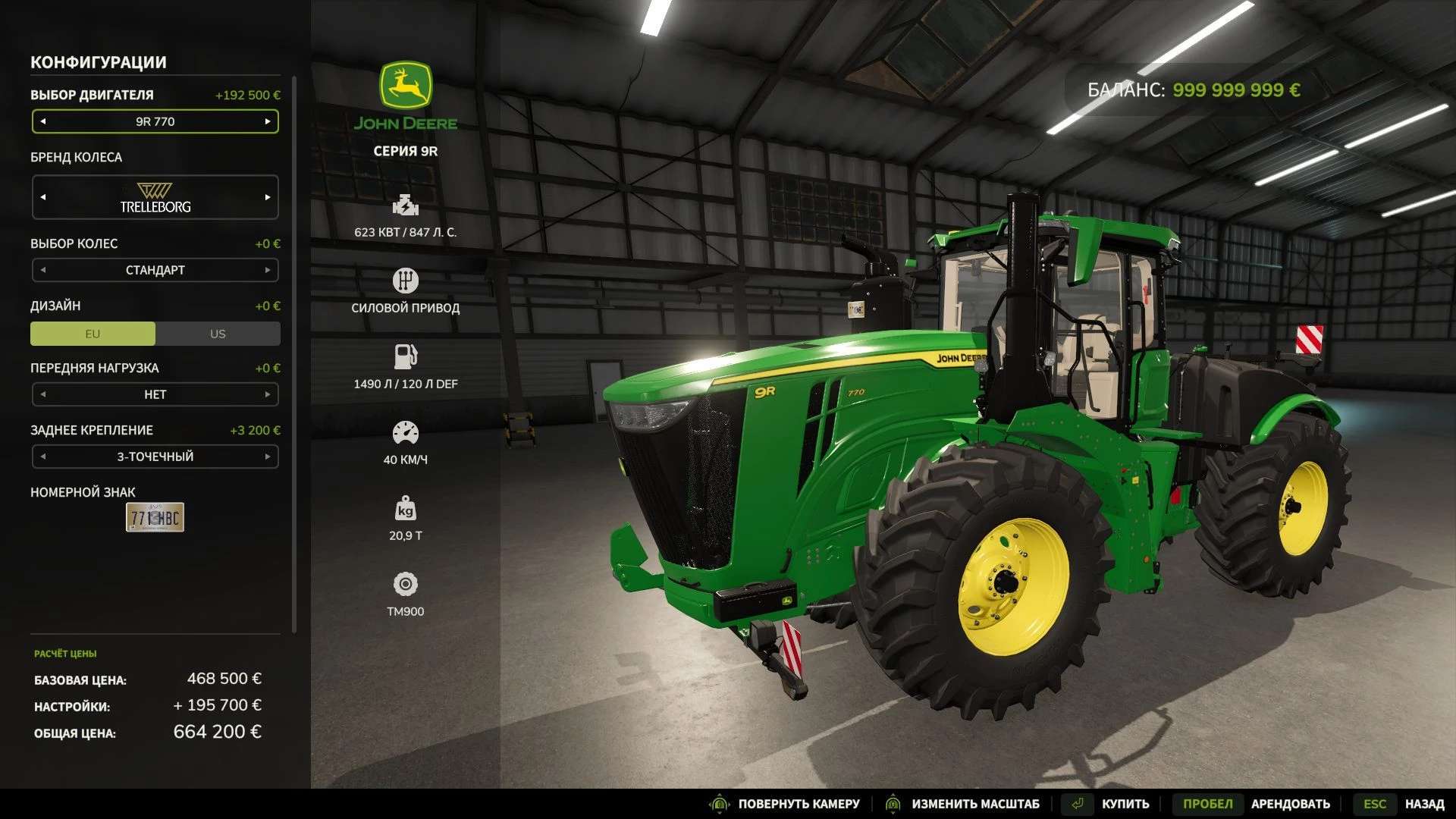Image resolution: width=1456 pixels, height=819 pixels.
Task: Select next engine after 9R 770
Action: (268, 121)
